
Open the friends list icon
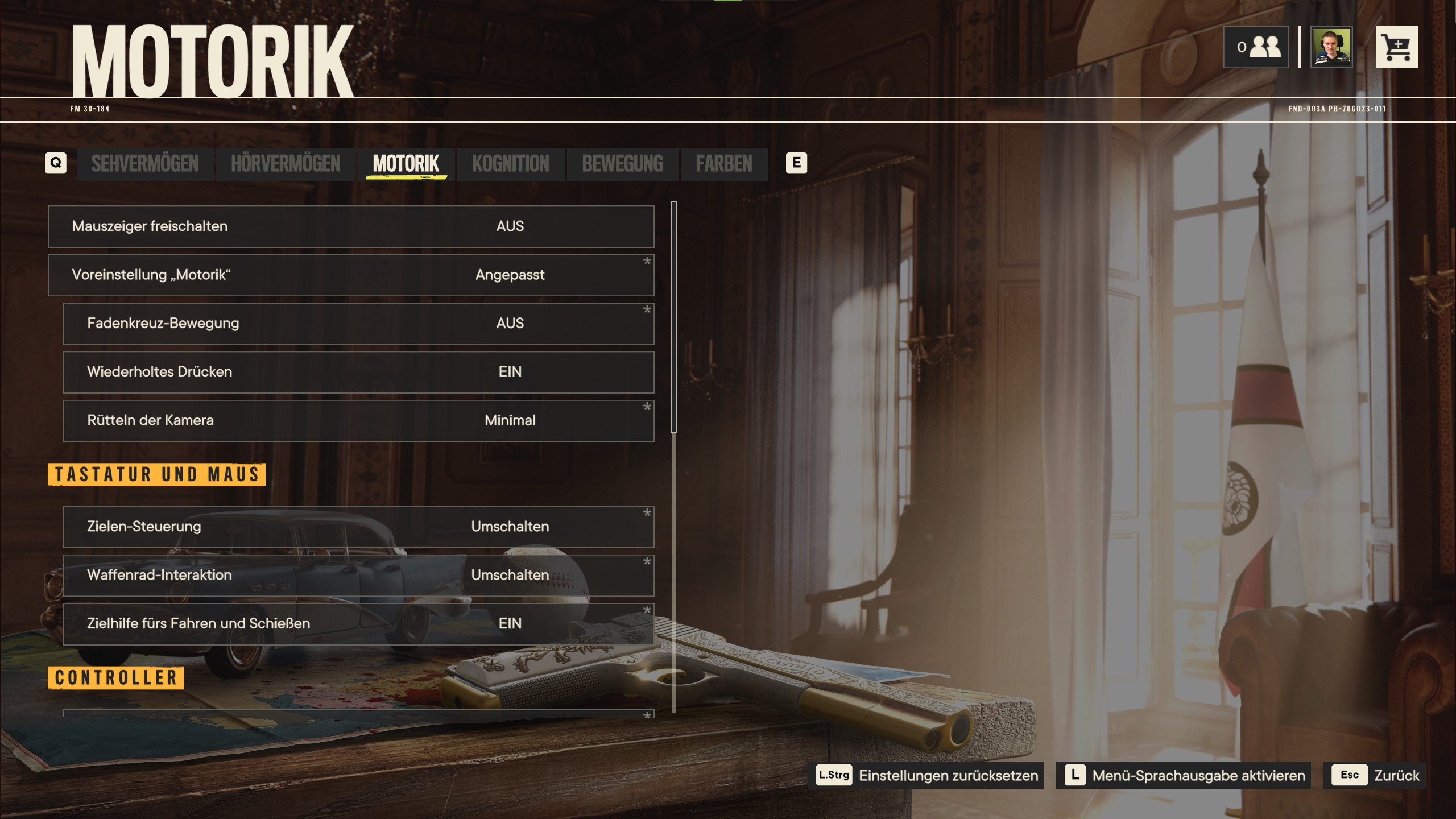[1256, 47]
